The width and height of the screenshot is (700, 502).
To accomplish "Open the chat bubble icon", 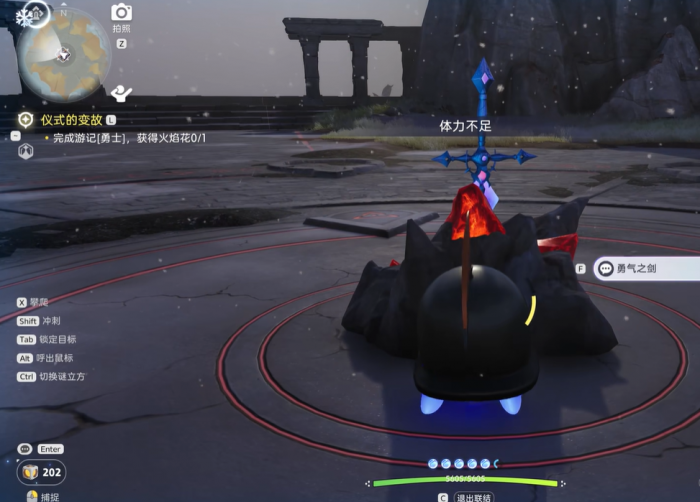I will (x=25, y=449).
